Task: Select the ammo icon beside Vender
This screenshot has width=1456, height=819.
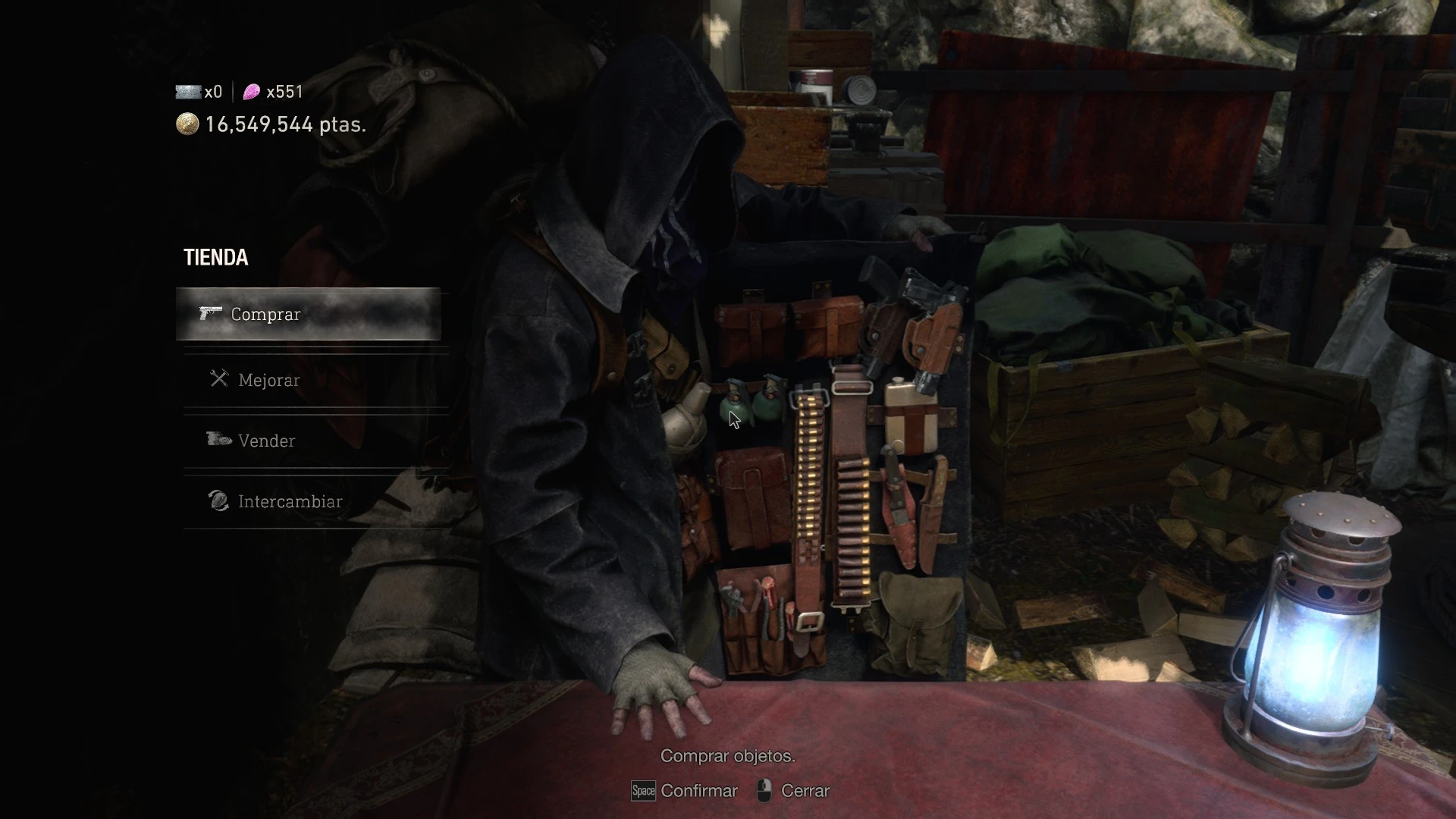Action: coord(218,440)
